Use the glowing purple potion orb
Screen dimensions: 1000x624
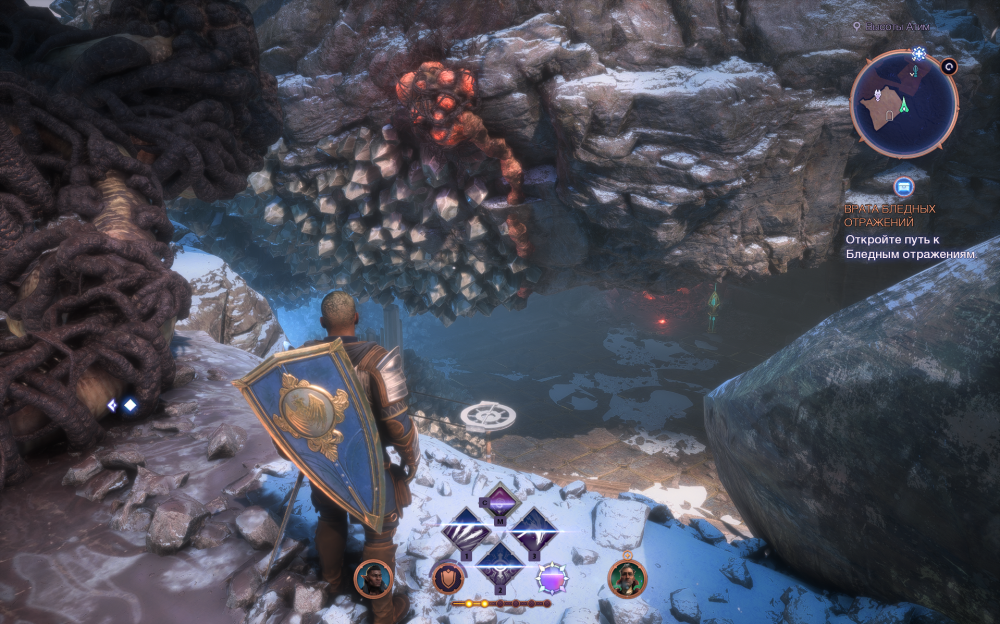[552, 578]
